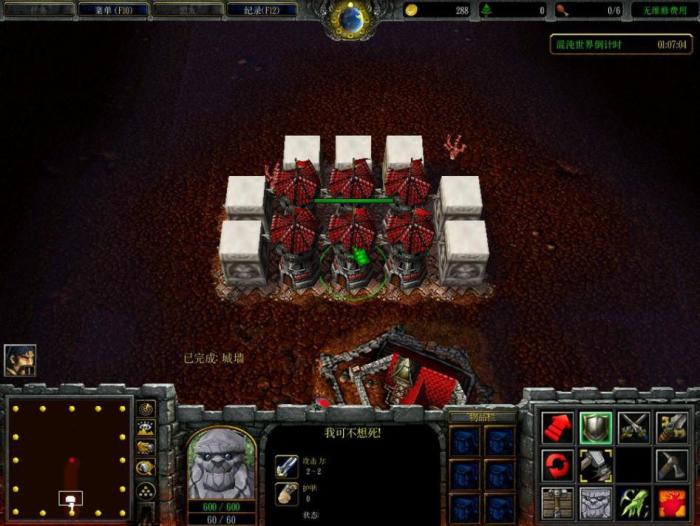Click the day-night clock orb
The image size is (700, 526).
(351, 17)
